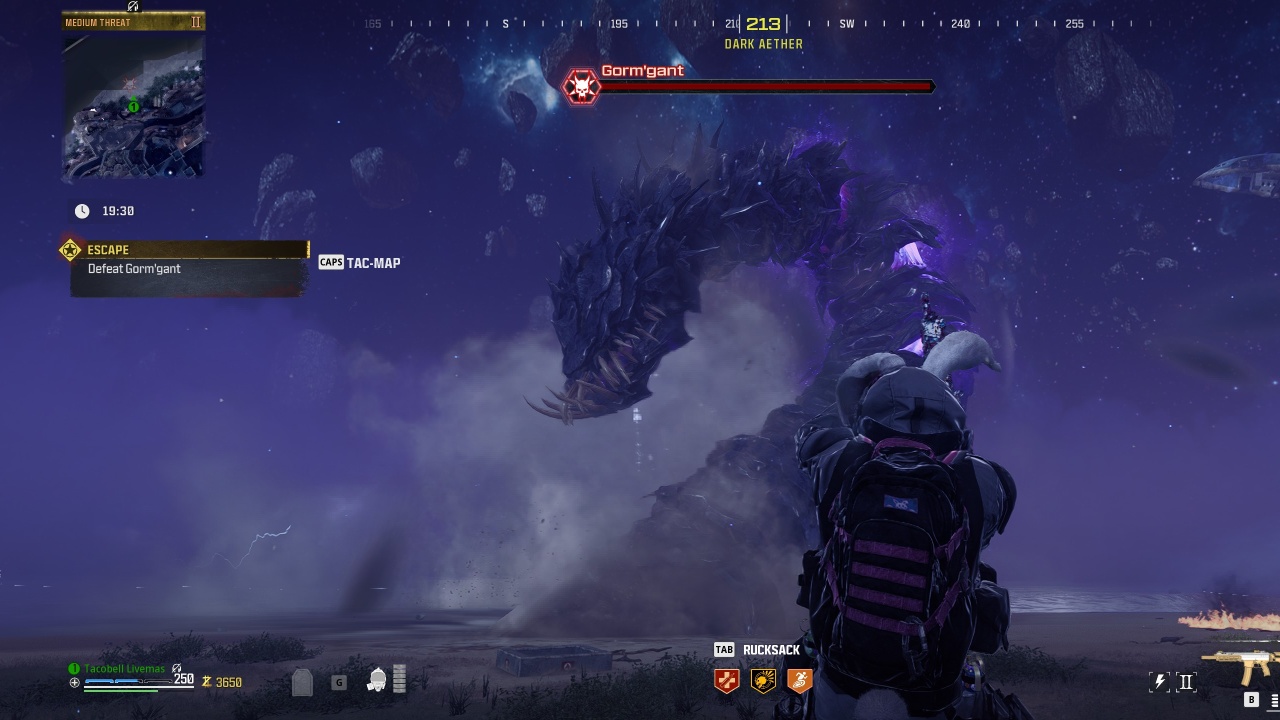Select the armor plate slot icon

point(302,682)
